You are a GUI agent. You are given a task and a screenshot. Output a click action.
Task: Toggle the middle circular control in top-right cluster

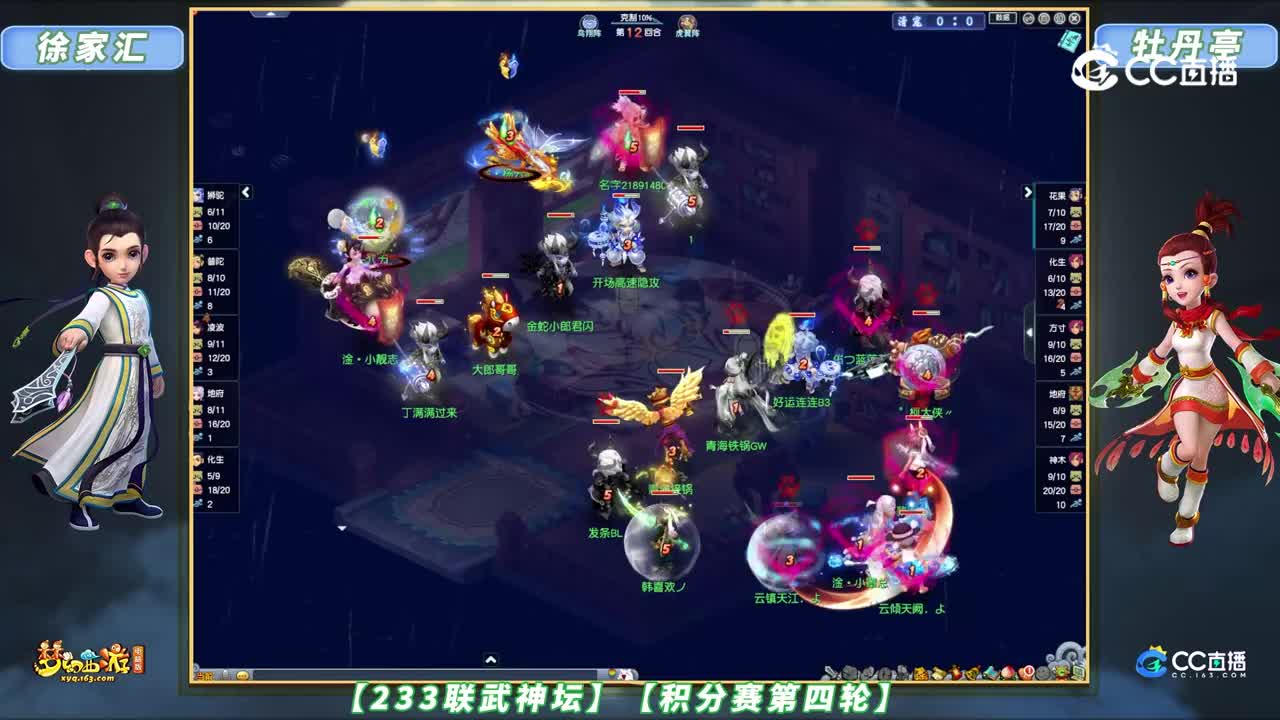pyautogui.click(x=1044, y=19)
